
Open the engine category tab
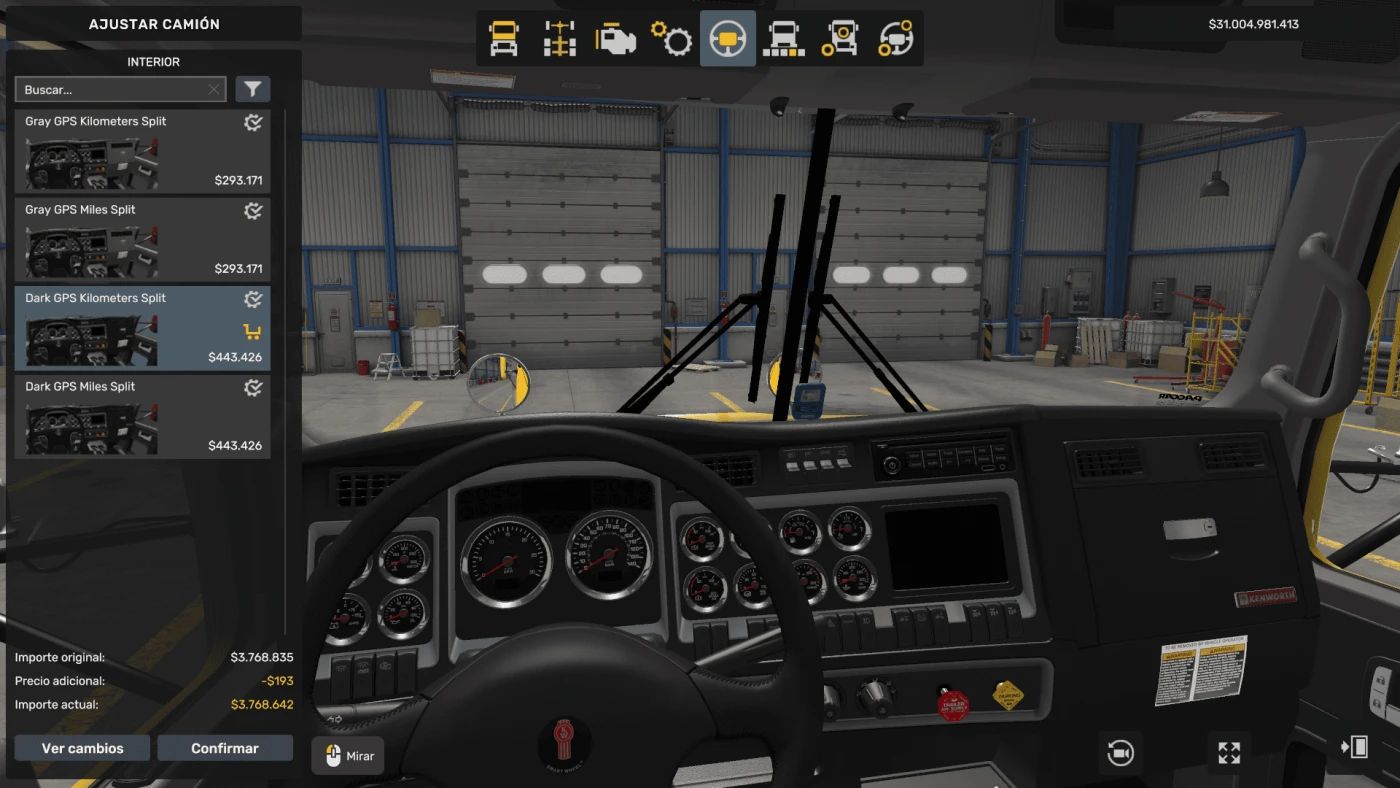coord(616,39)
